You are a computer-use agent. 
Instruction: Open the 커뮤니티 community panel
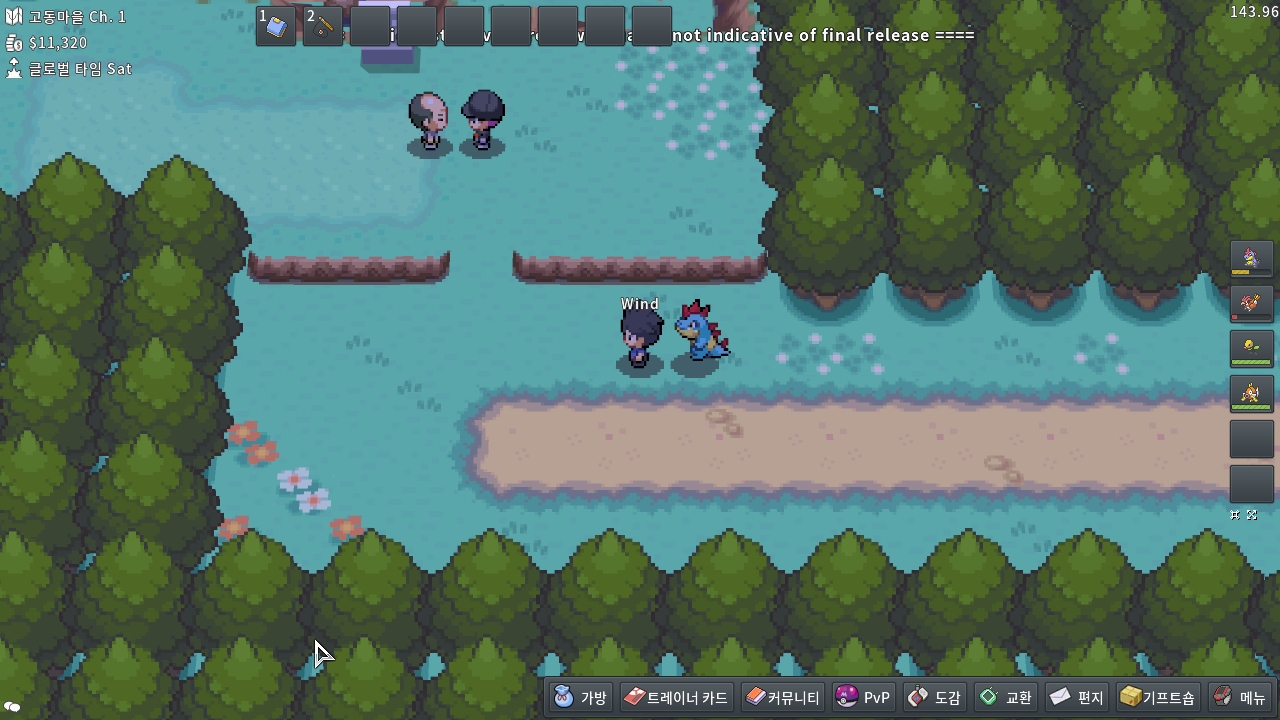click(x=783, y=697)
